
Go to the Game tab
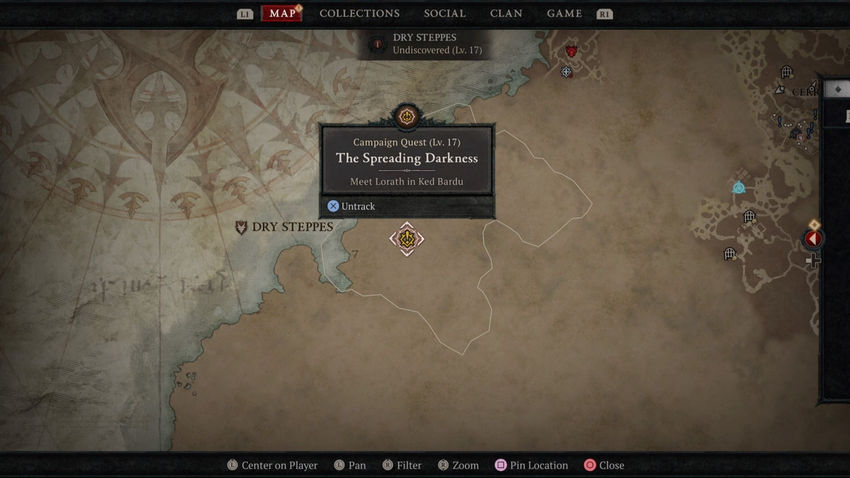coord(564,14)
